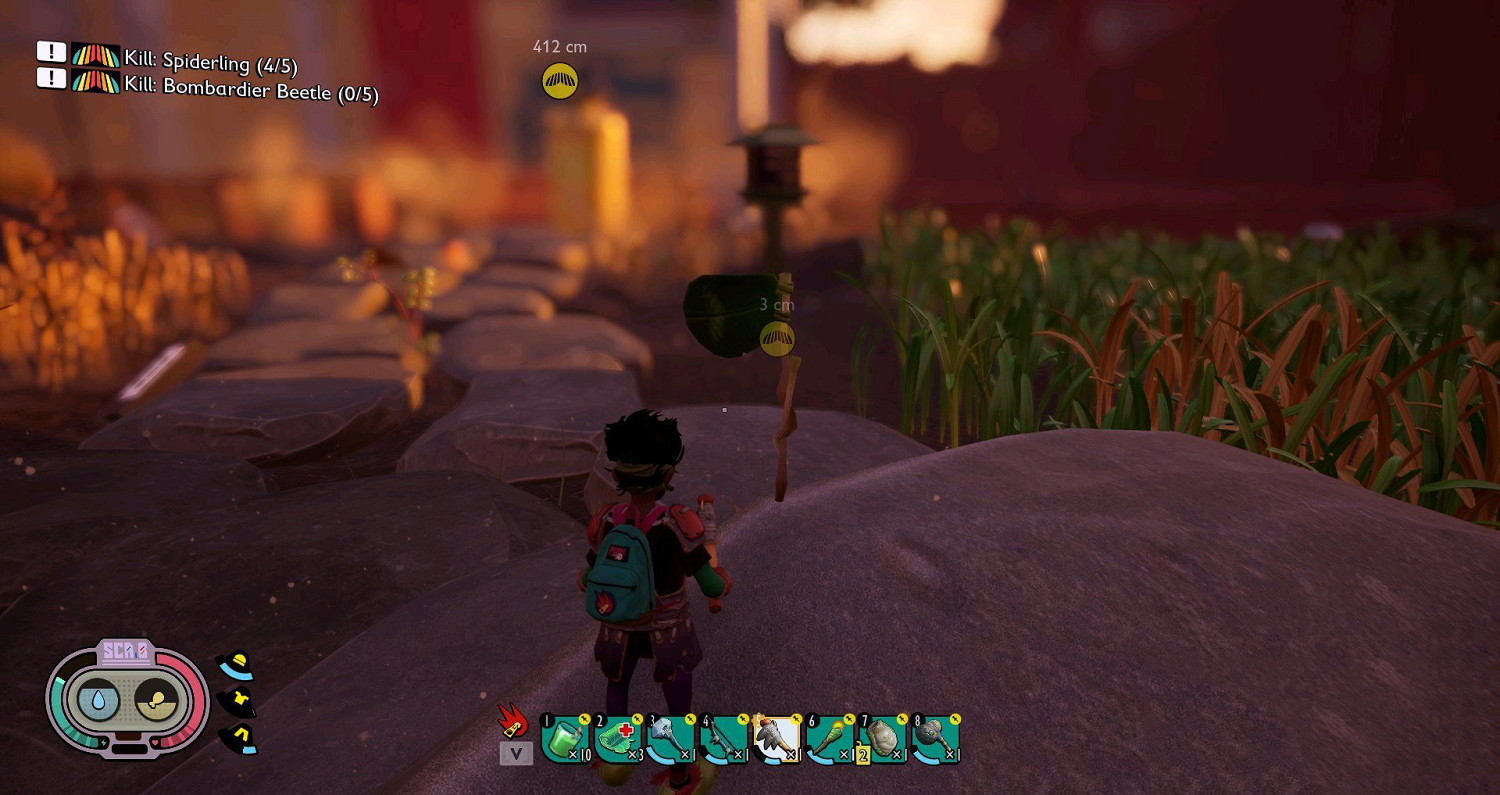This screenshot has width=1500, height=795.
Task: Select the leaf bandage in hotbar slot 2
Action: 618,740
